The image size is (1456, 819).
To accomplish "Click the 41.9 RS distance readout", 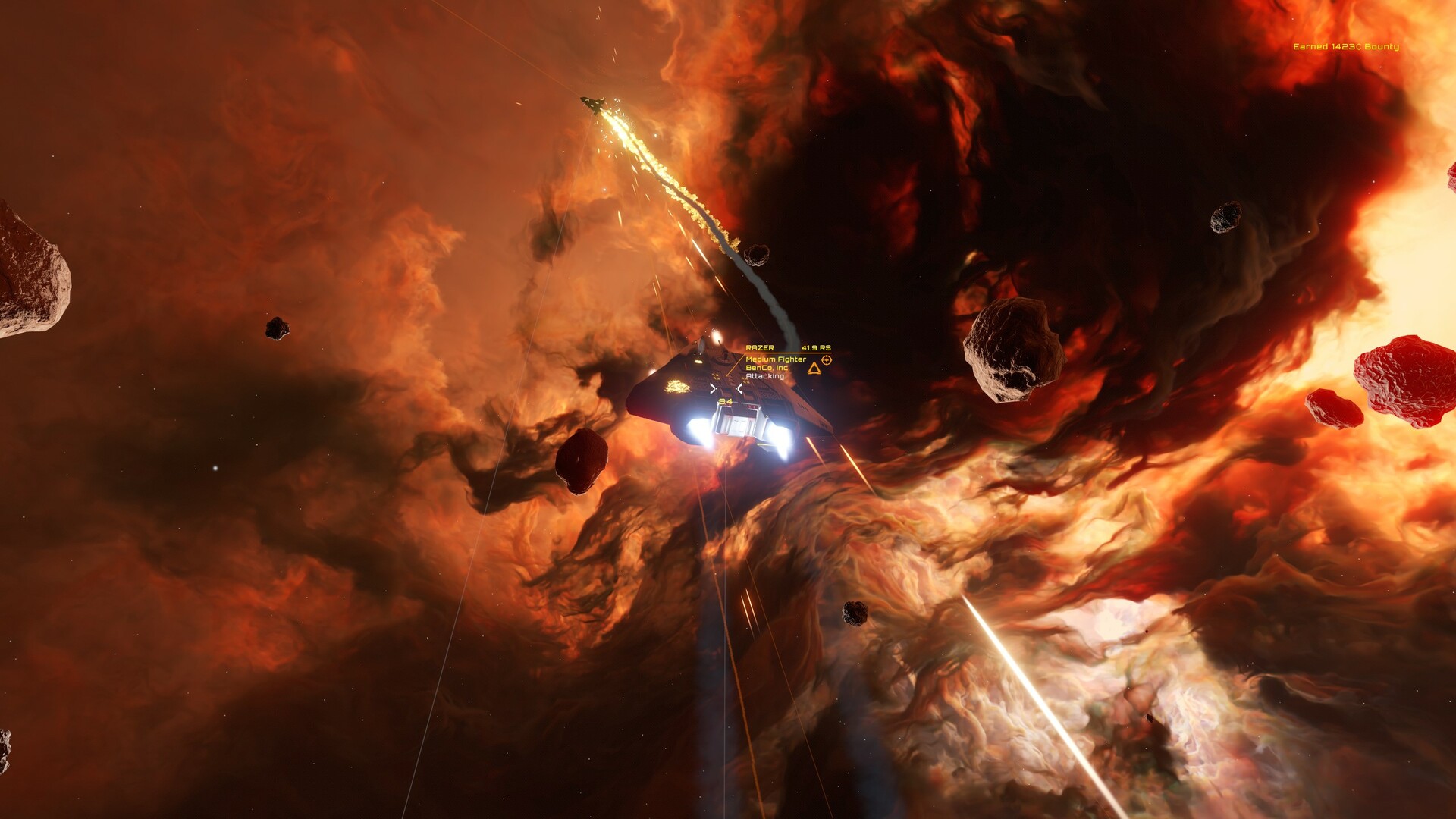I will [x=816, y=347].
